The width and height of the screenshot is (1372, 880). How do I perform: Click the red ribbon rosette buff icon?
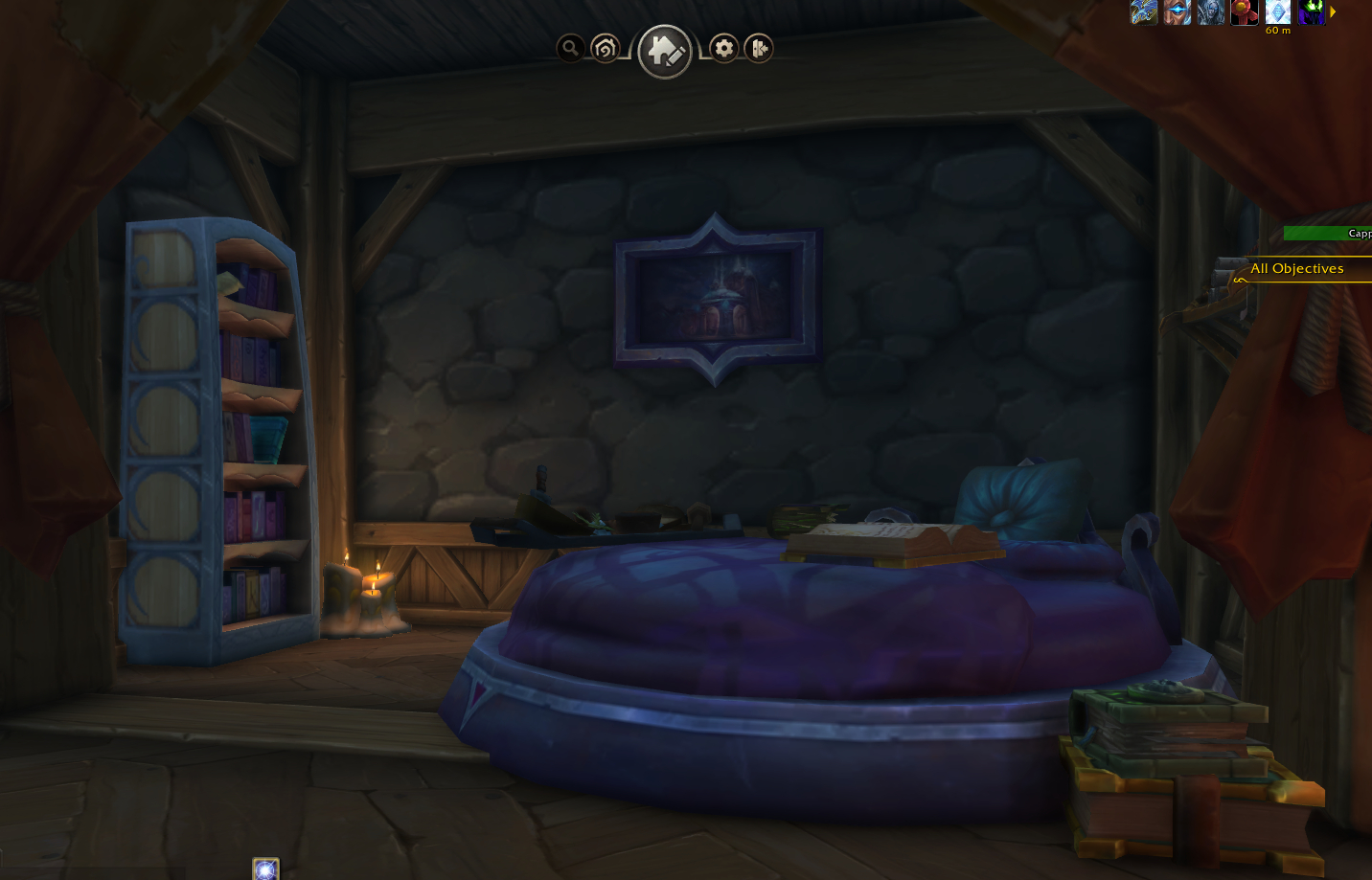coord(1245,11)
